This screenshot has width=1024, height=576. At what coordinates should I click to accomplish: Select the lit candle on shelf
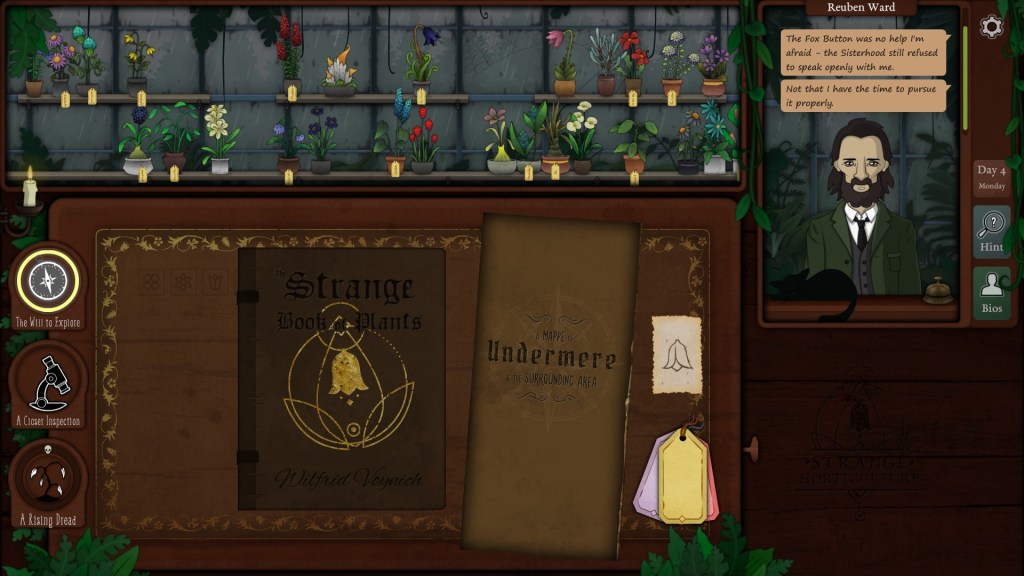(x=30, y=189)
